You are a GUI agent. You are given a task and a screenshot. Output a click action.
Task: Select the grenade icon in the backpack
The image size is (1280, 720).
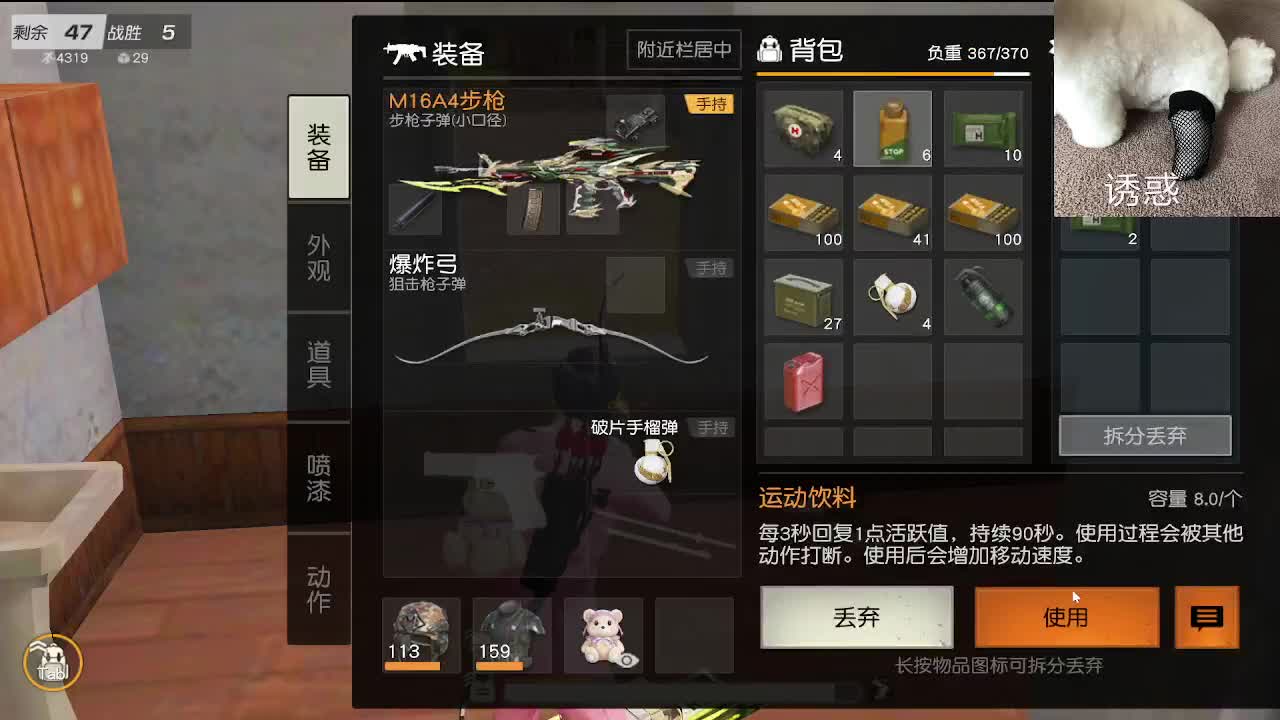893,296
